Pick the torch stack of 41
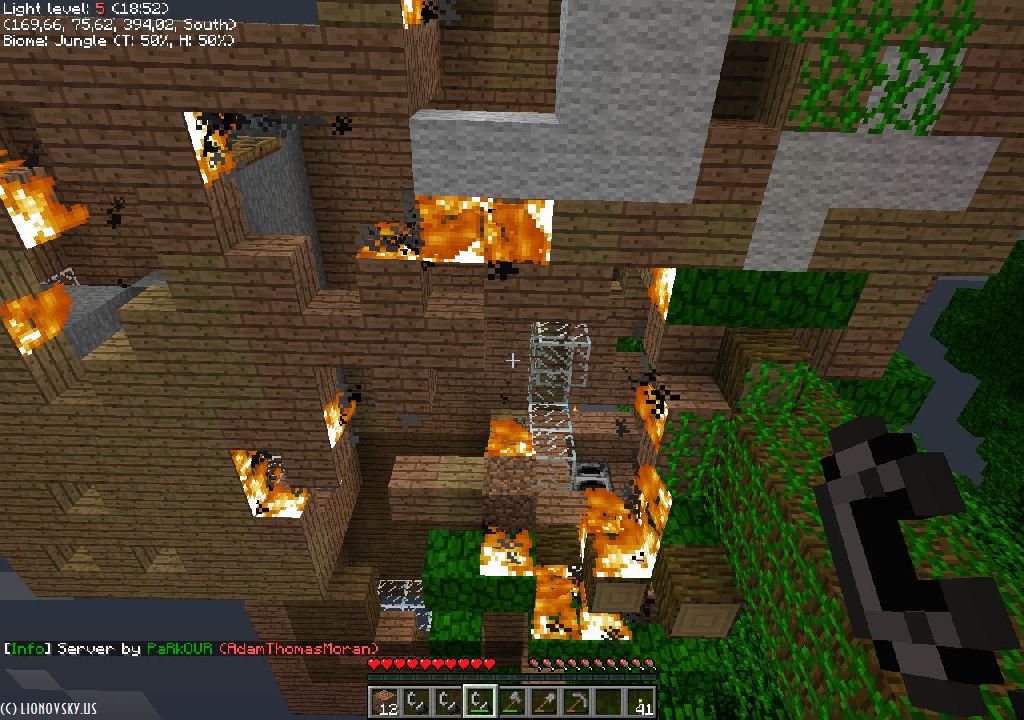The width and height of the screenshot is (1024, 720). [x=641, y=702]
